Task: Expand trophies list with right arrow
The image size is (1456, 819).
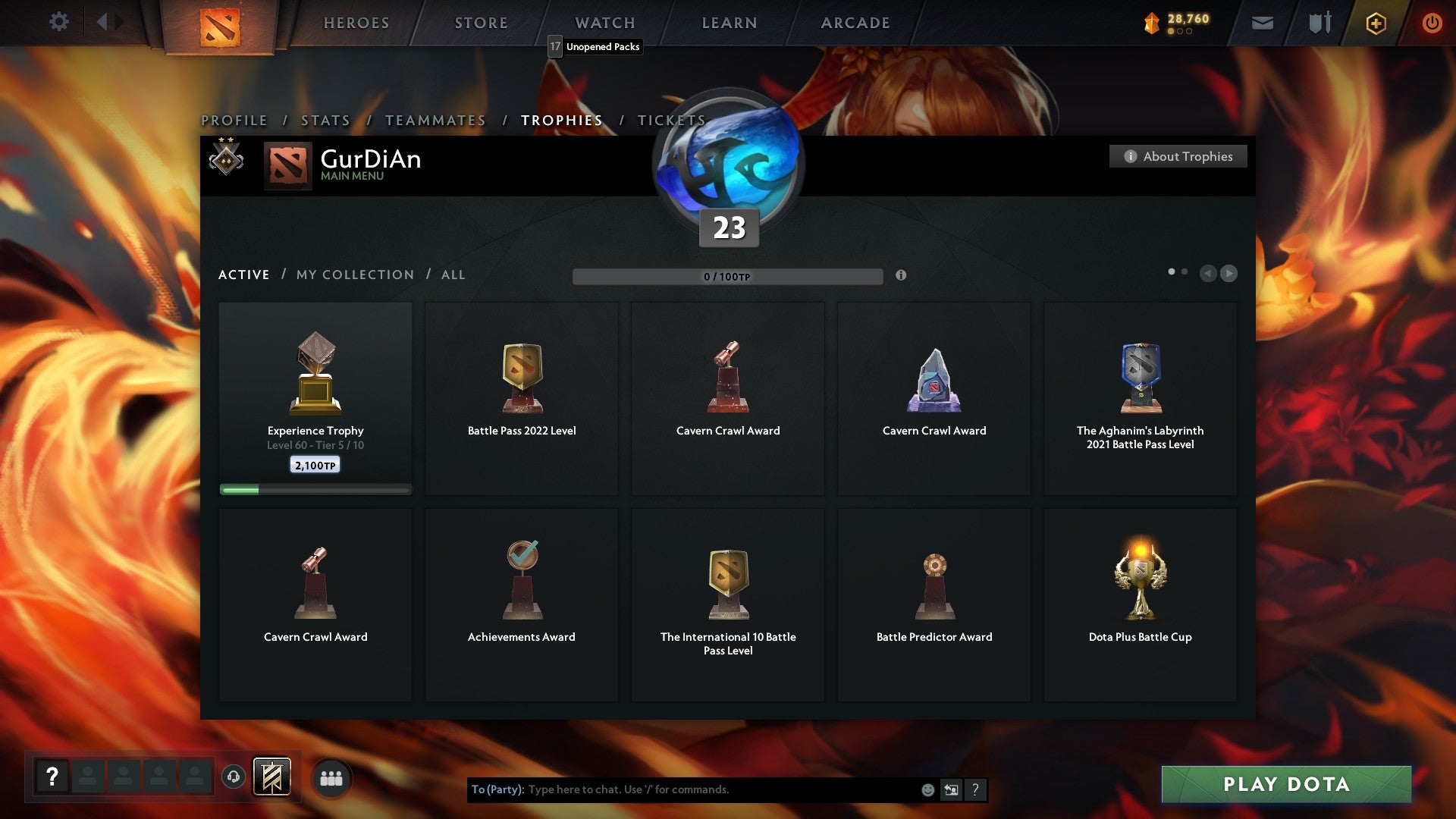Action: [x=1228, y=274]
